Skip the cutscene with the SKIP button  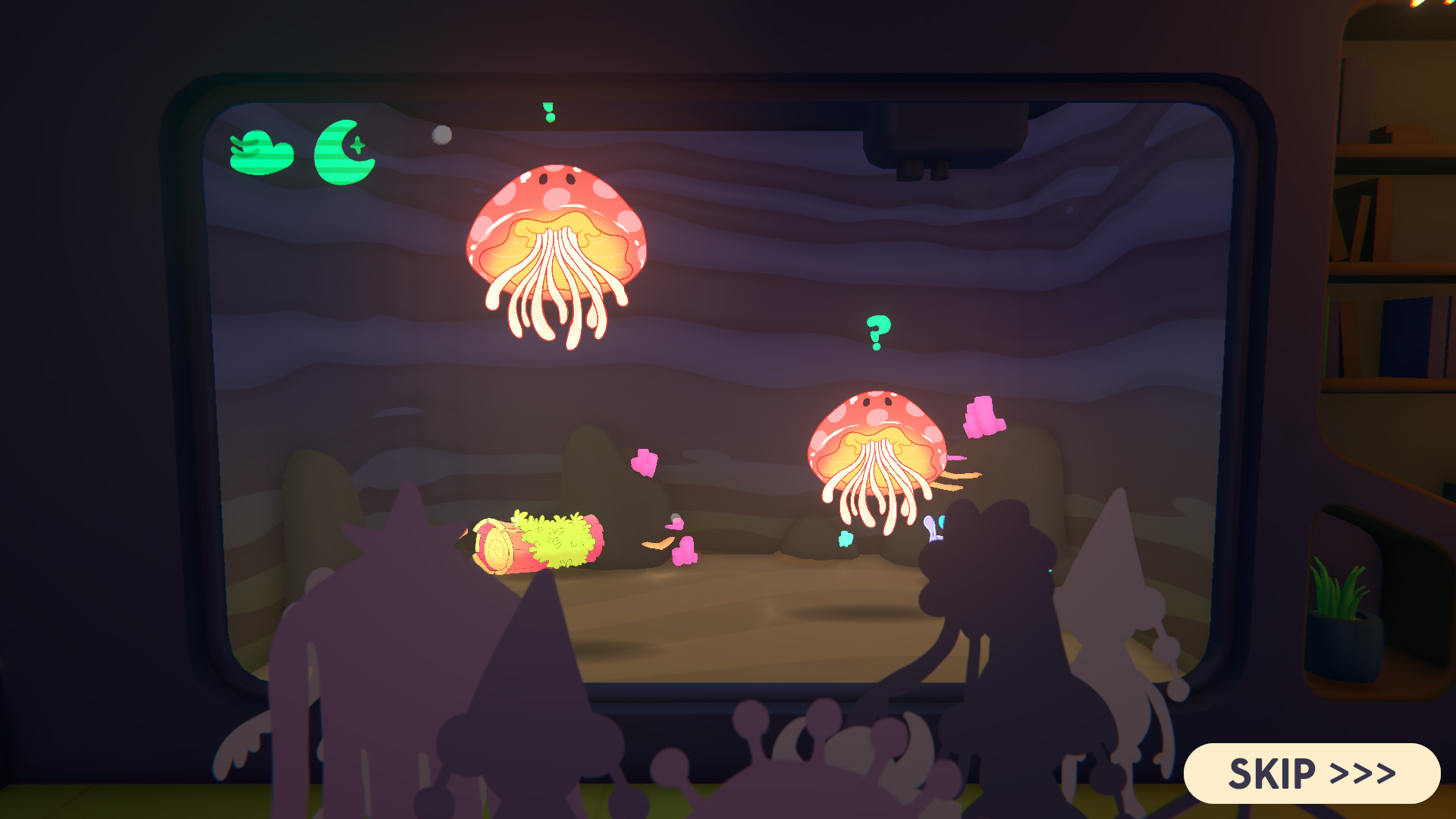tap(1311, 773)
